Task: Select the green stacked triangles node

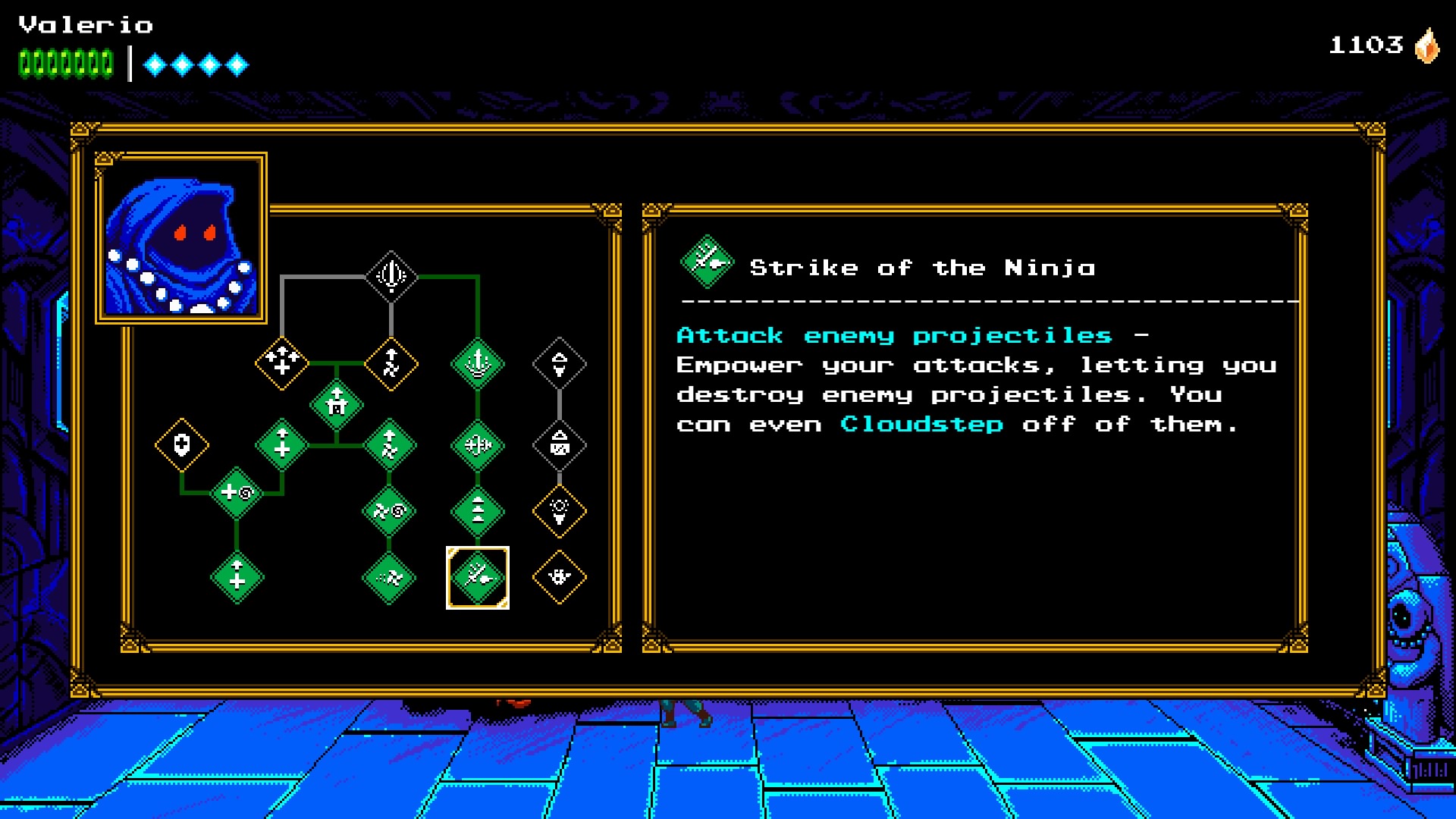Action: point(478,512)
